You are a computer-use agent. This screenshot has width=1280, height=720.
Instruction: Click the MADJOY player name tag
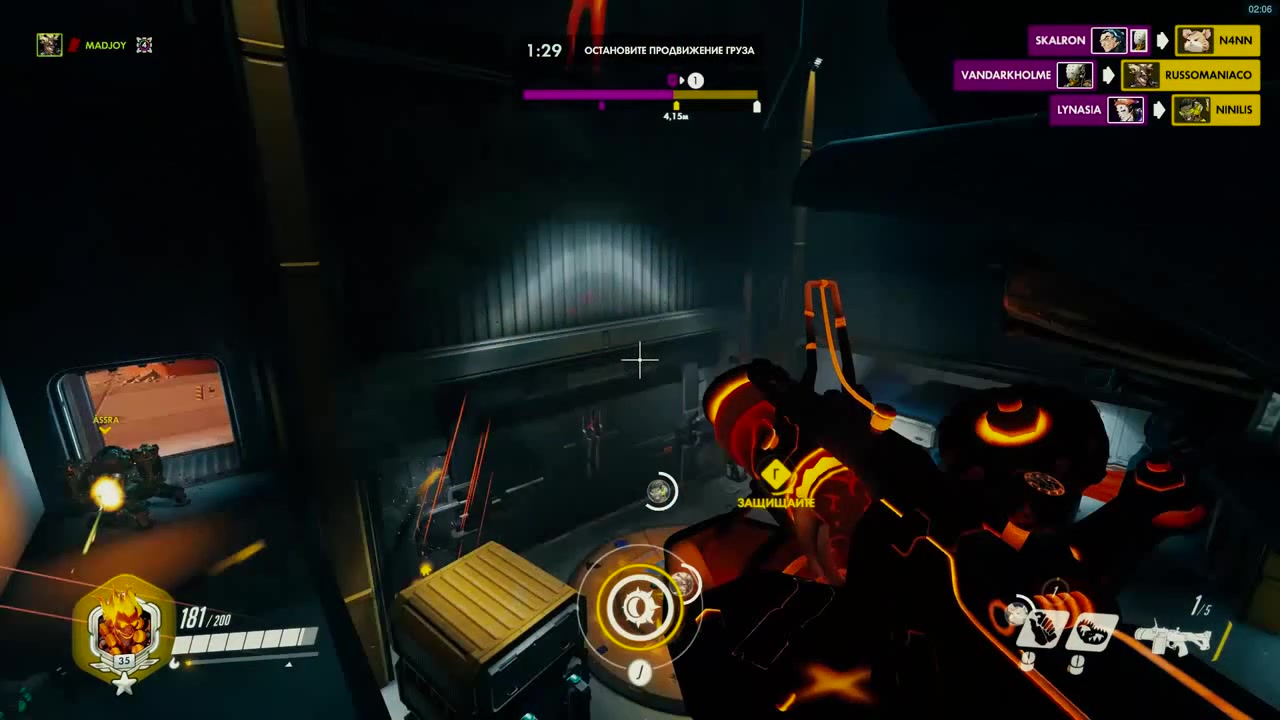point(105,45)
